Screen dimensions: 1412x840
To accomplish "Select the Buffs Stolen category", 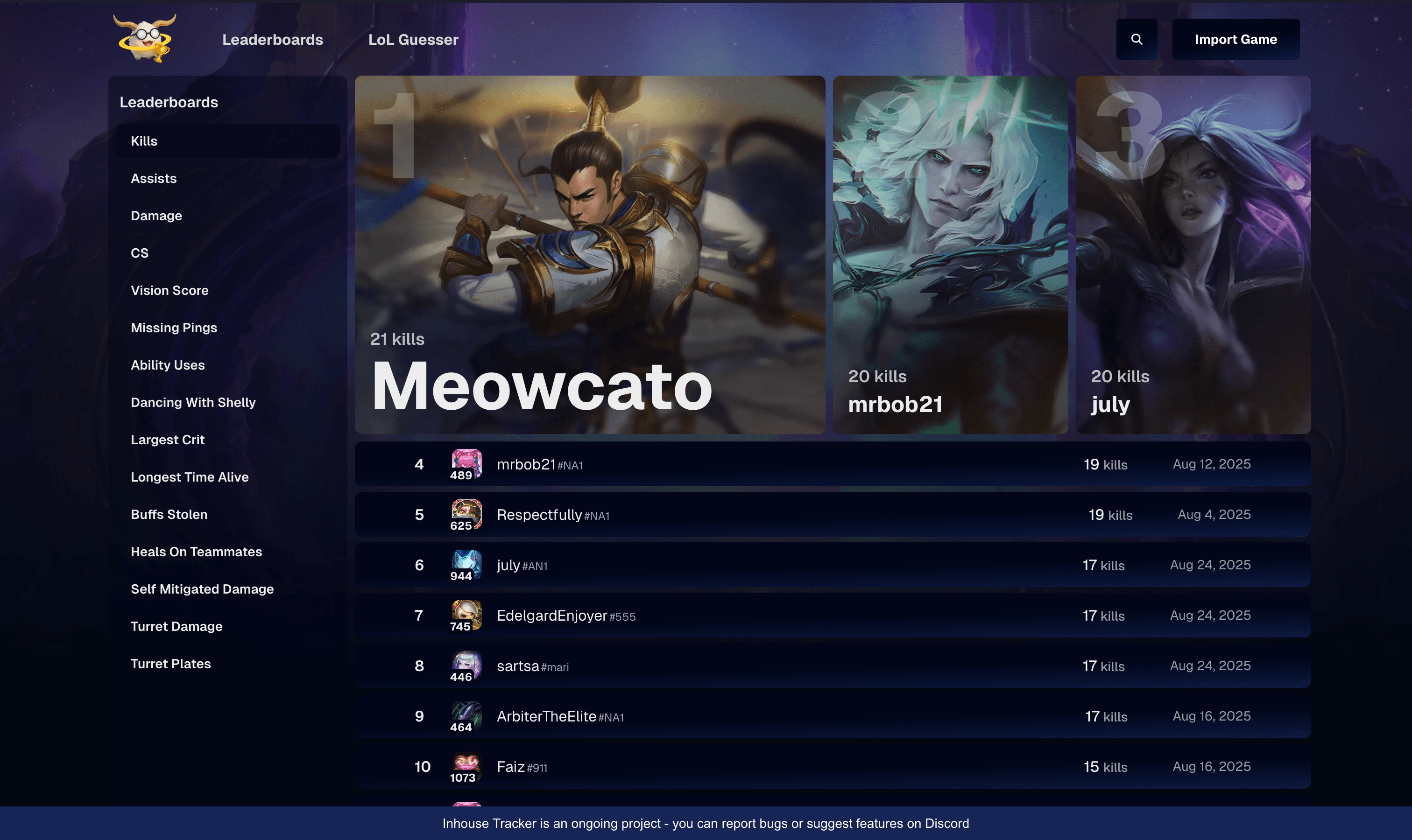I will [x=168, y=514].
